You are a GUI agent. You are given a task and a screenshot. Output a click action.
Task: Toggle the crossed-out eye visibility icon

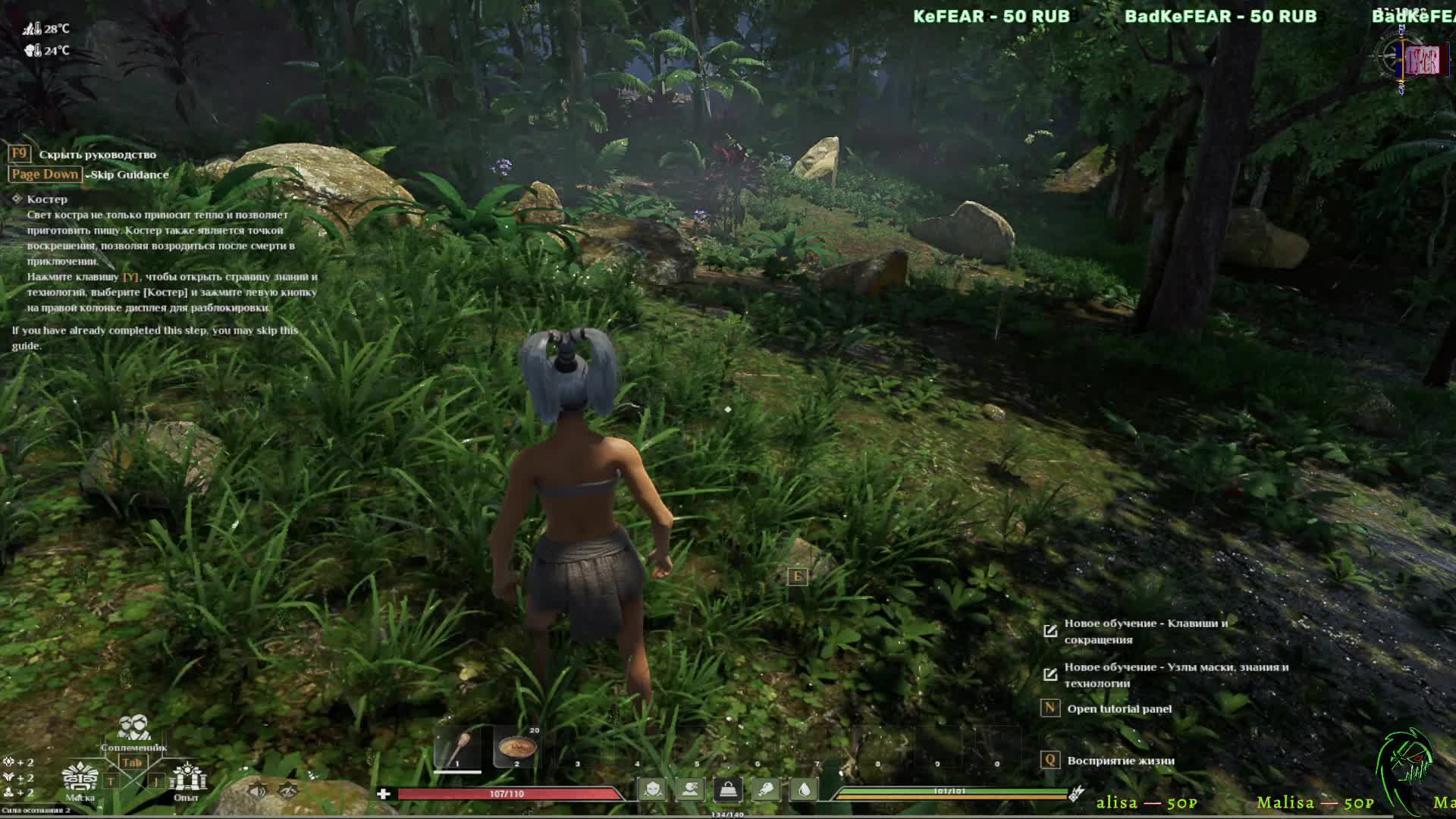[287, 791]
